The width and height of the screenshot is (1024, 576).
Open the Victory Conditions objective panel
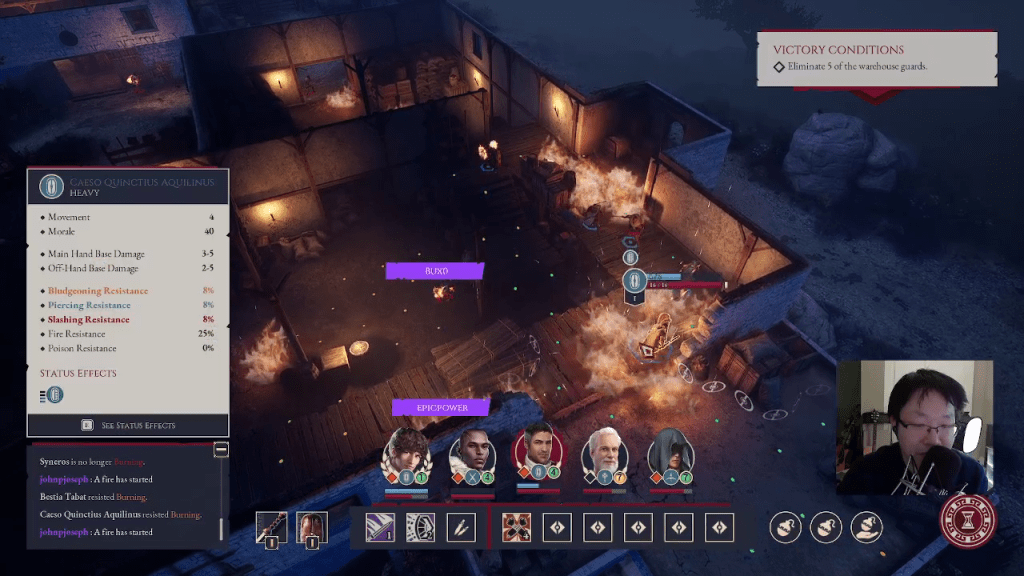tap(876, 58)
